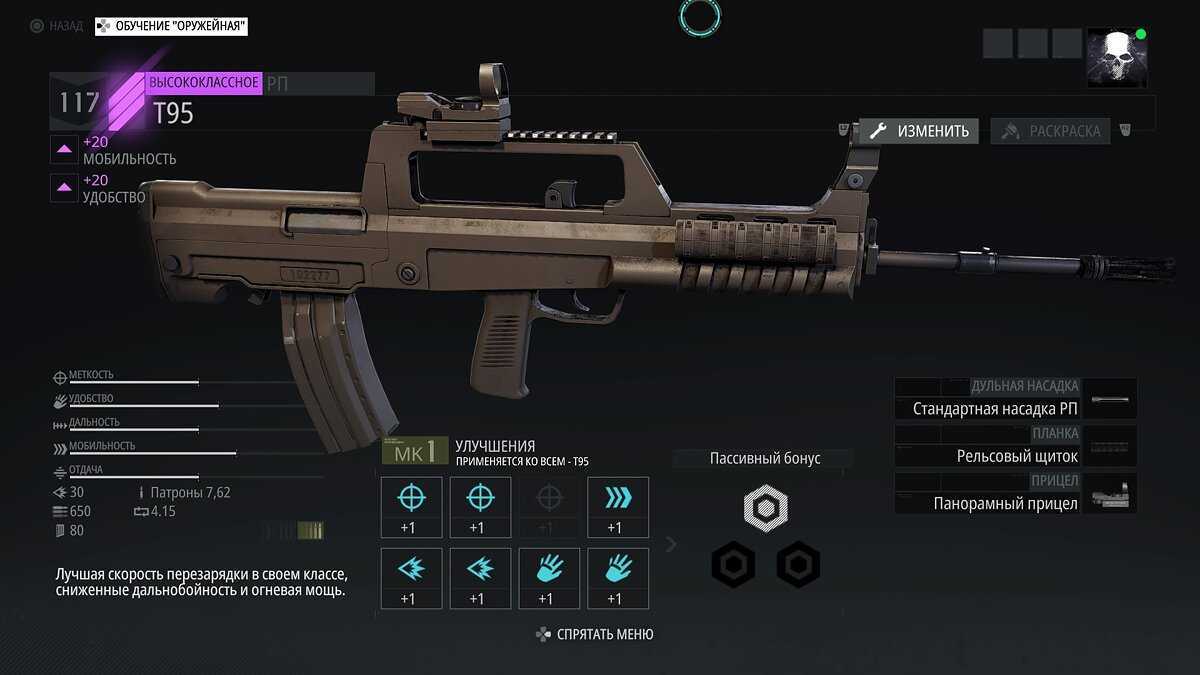This screenshot has width=1200, height=675.
Task: Select the white top passive bonus hexagon
Action: click(x=766, y=509)
